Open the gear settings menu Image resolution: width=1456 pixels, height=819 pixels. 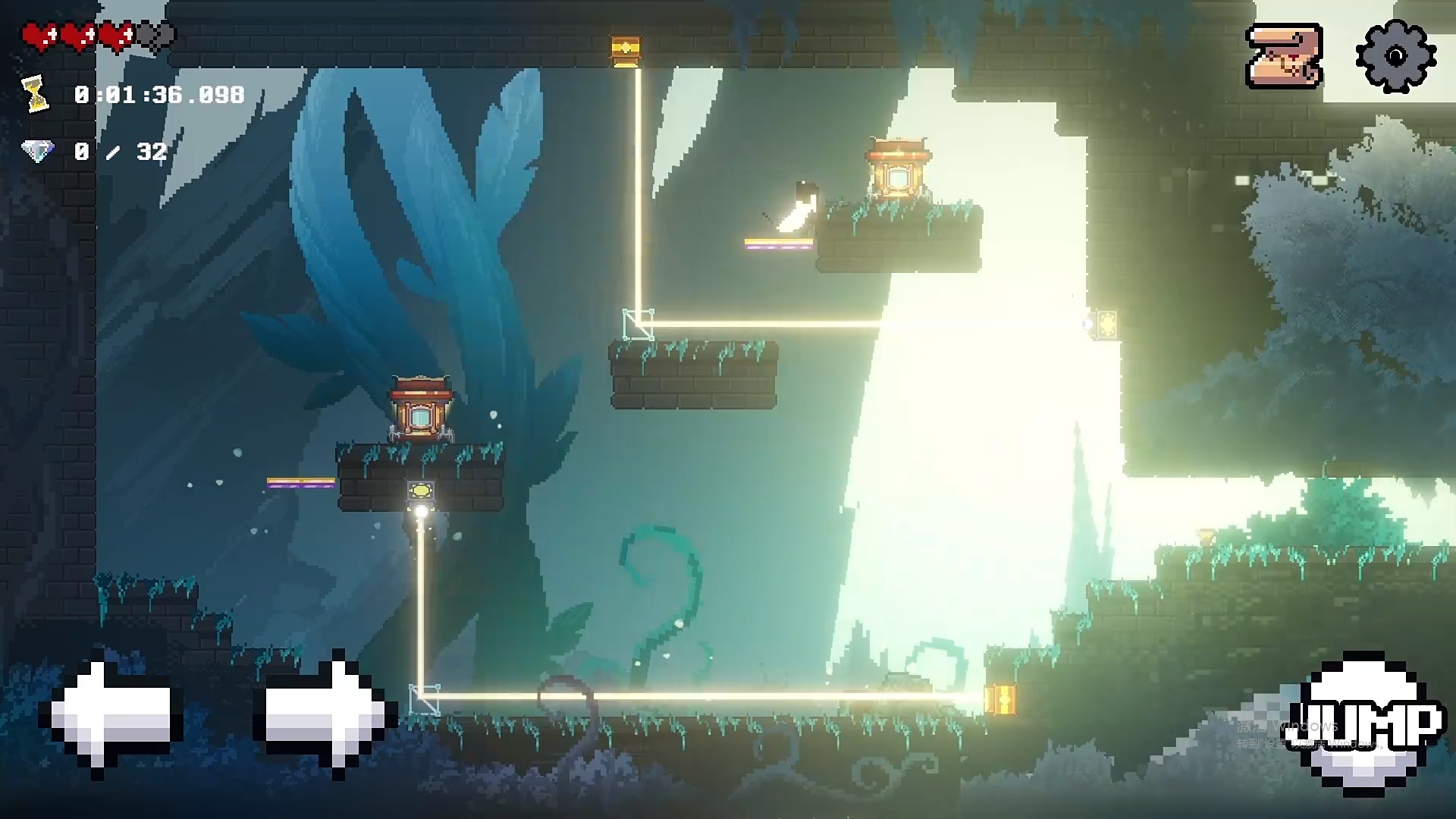1395,56
